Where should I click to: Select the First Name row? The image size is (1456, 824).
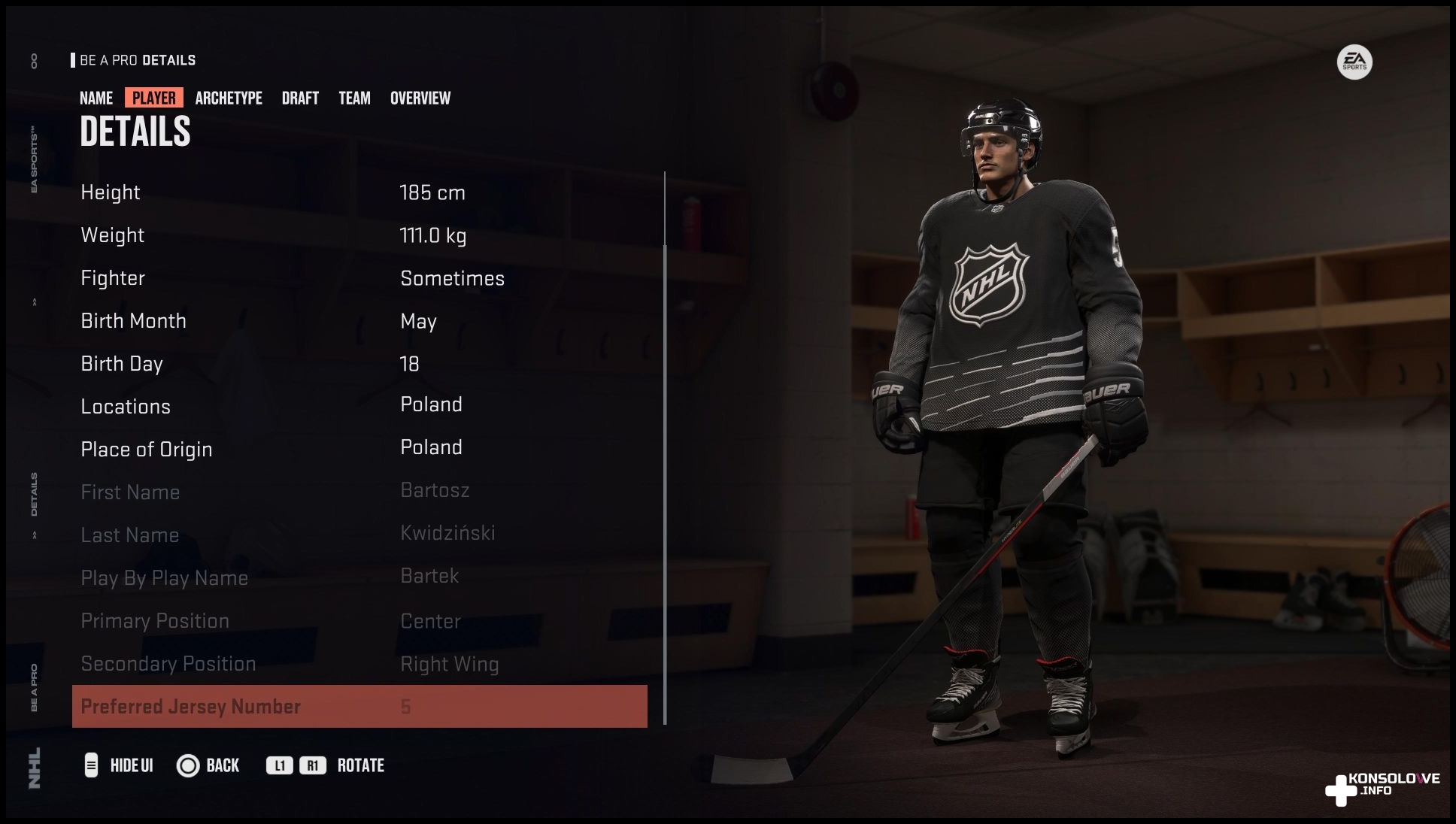click(359, 492)
